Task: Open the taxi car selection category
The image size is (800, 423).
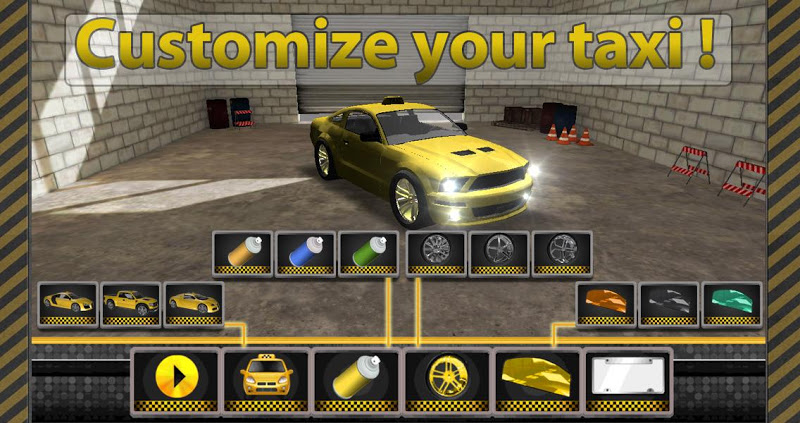Action: (x=265, y=381)
